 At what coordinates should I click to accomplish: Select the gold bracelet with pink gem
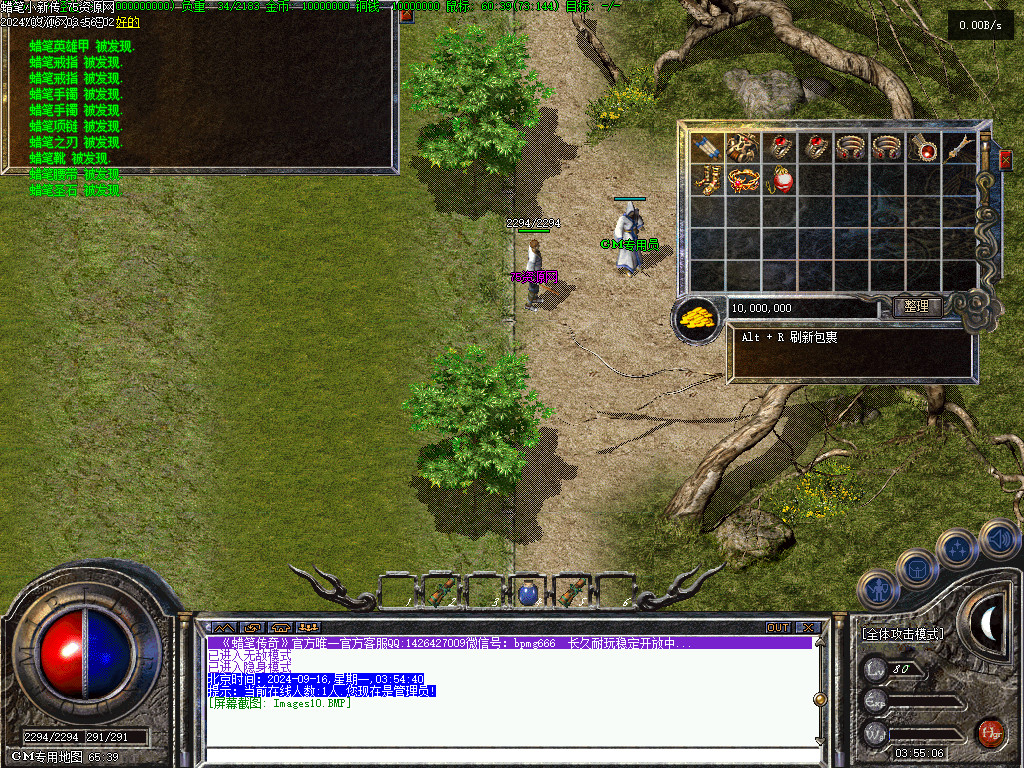pyautogui.click(x=743, y=180)
